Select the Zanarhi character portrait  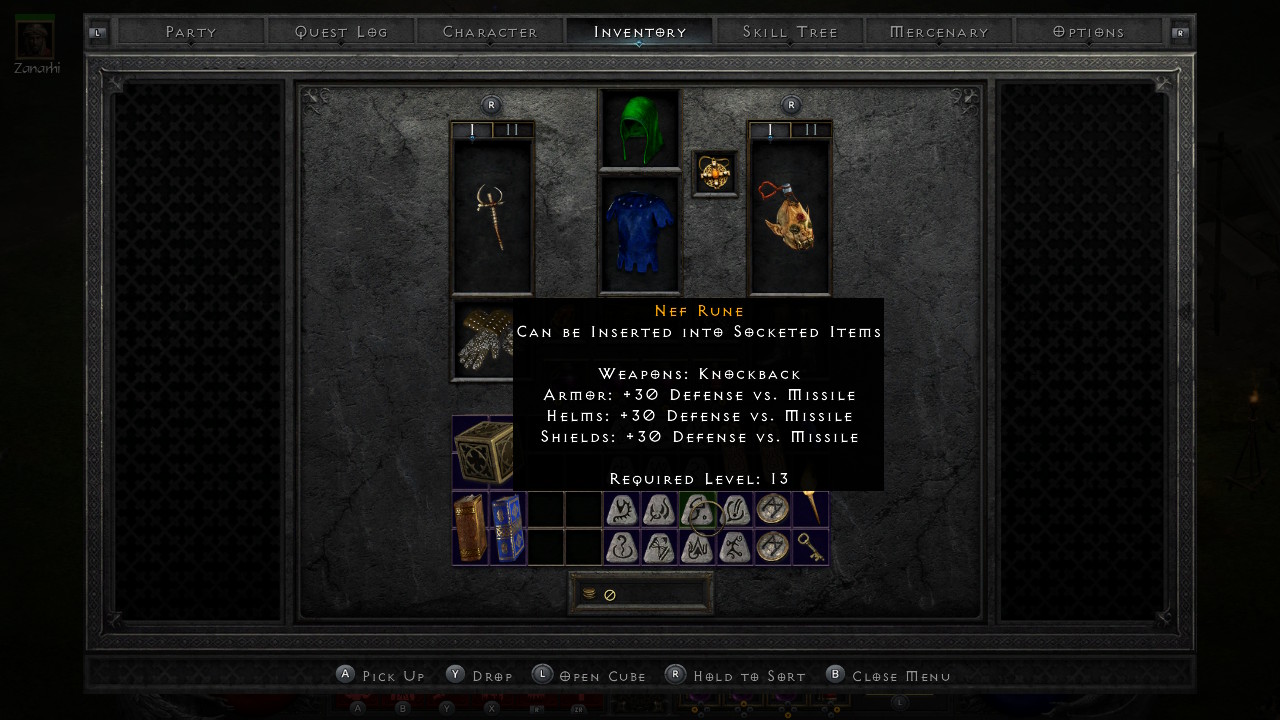click(35, 38)
